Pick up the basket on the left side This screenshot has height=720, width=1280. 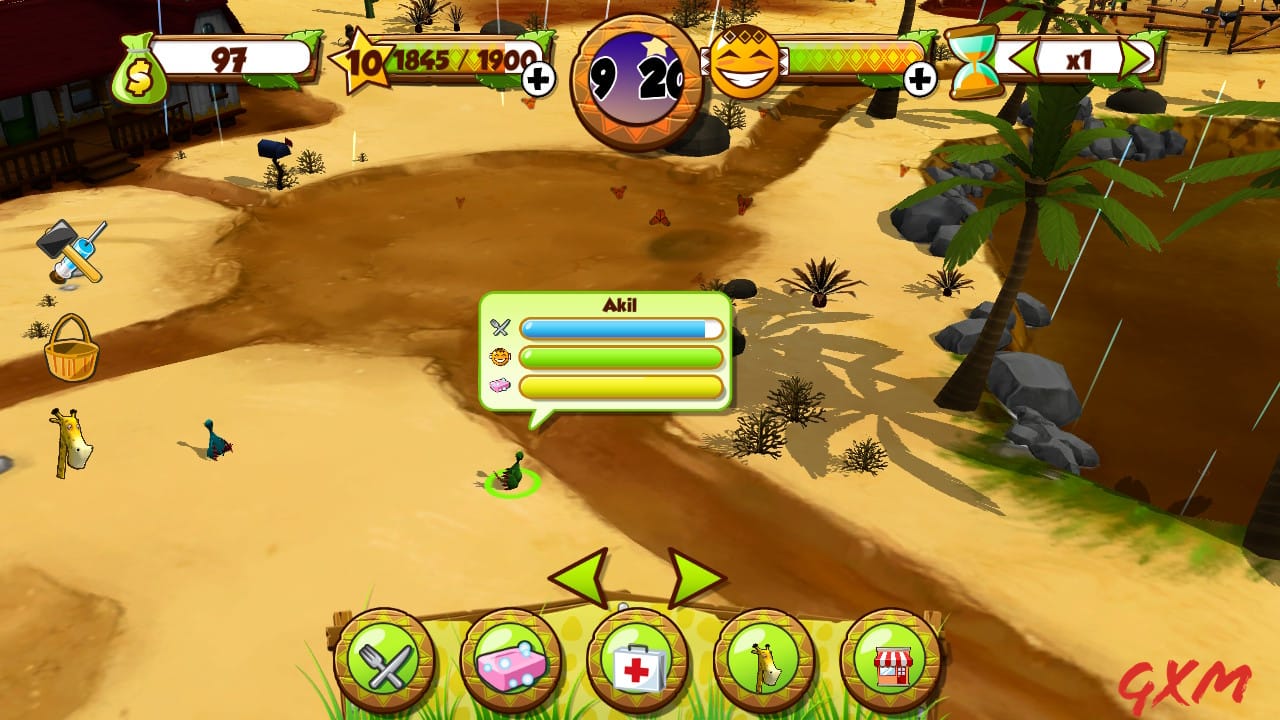coord(70,356)
